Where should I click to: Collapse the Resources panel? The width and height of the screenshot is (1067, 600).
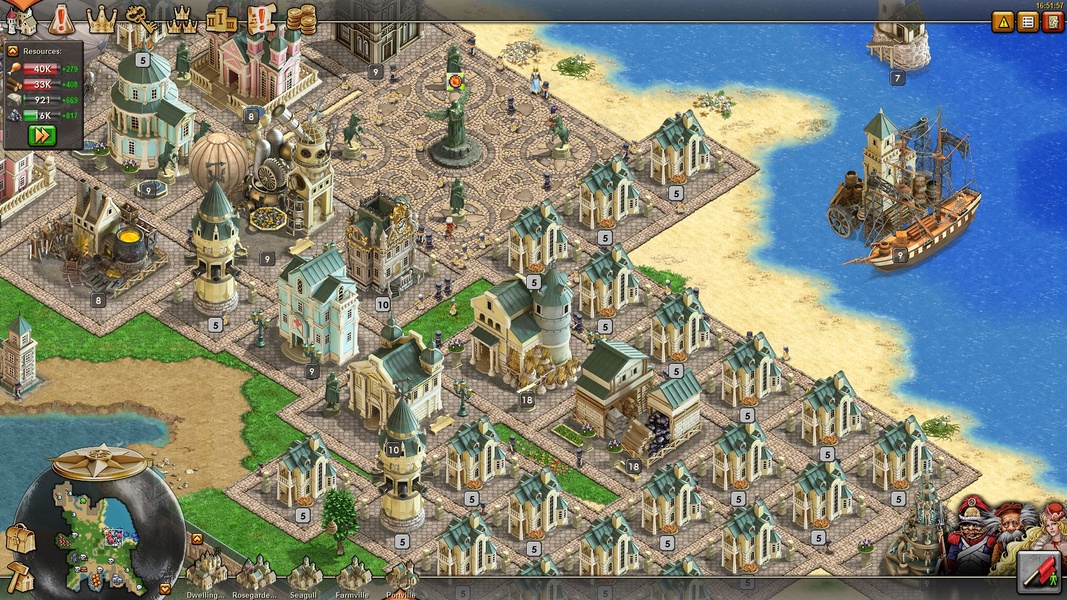pos(13,50)
